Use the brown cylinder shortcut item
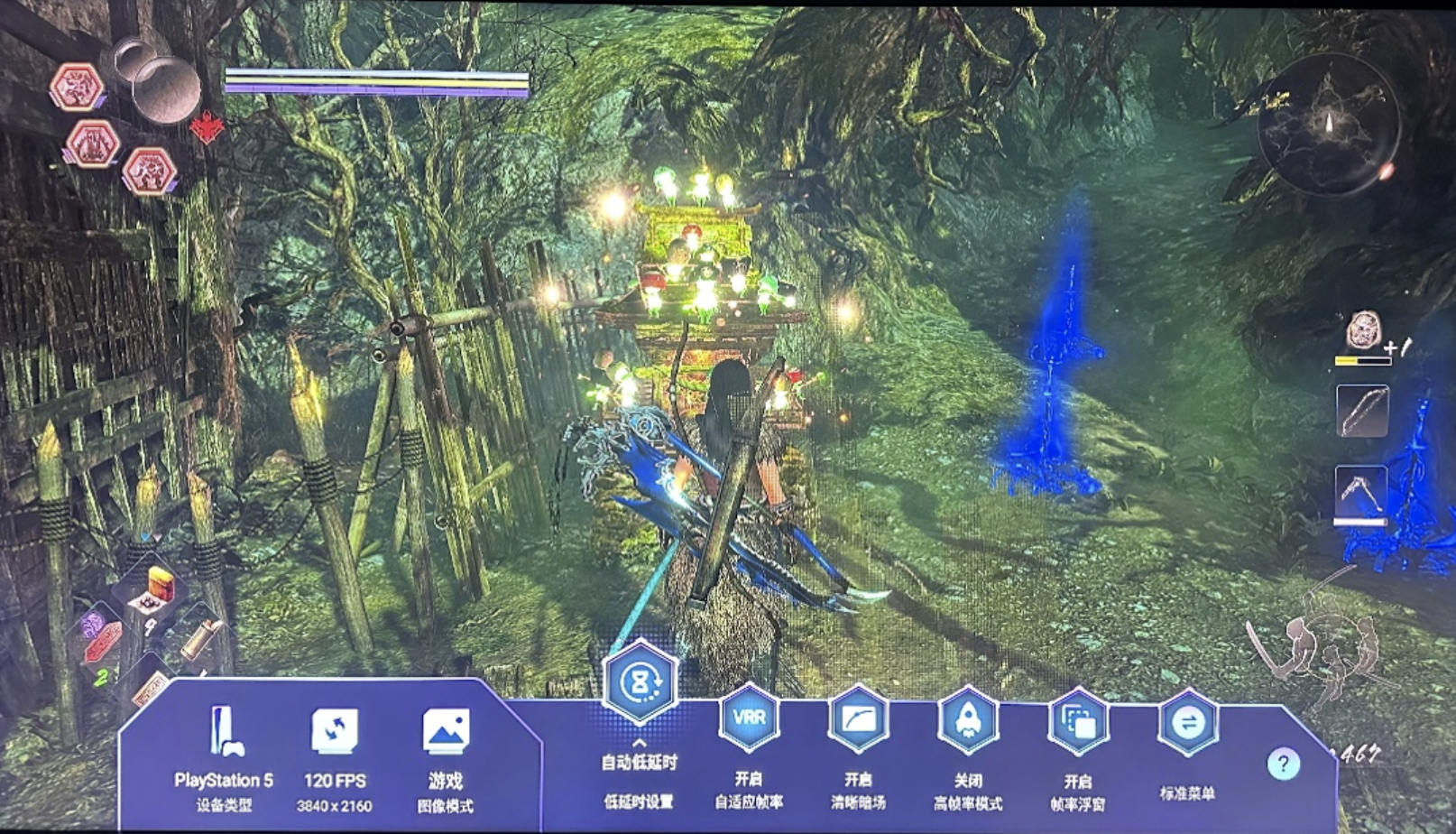 pos(202,637)
